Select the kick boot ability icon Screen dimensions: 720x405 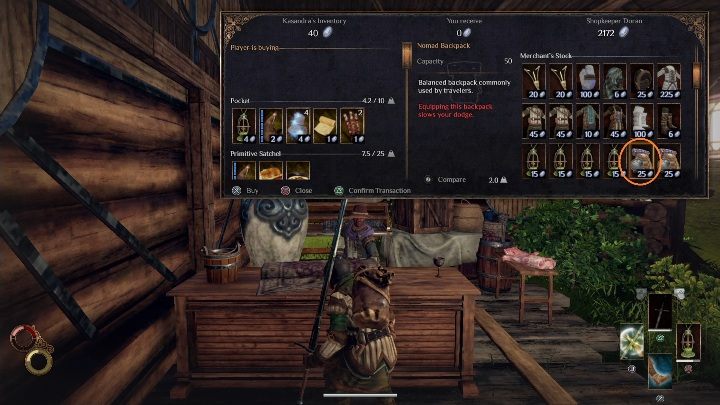click(x=660, y=371)
